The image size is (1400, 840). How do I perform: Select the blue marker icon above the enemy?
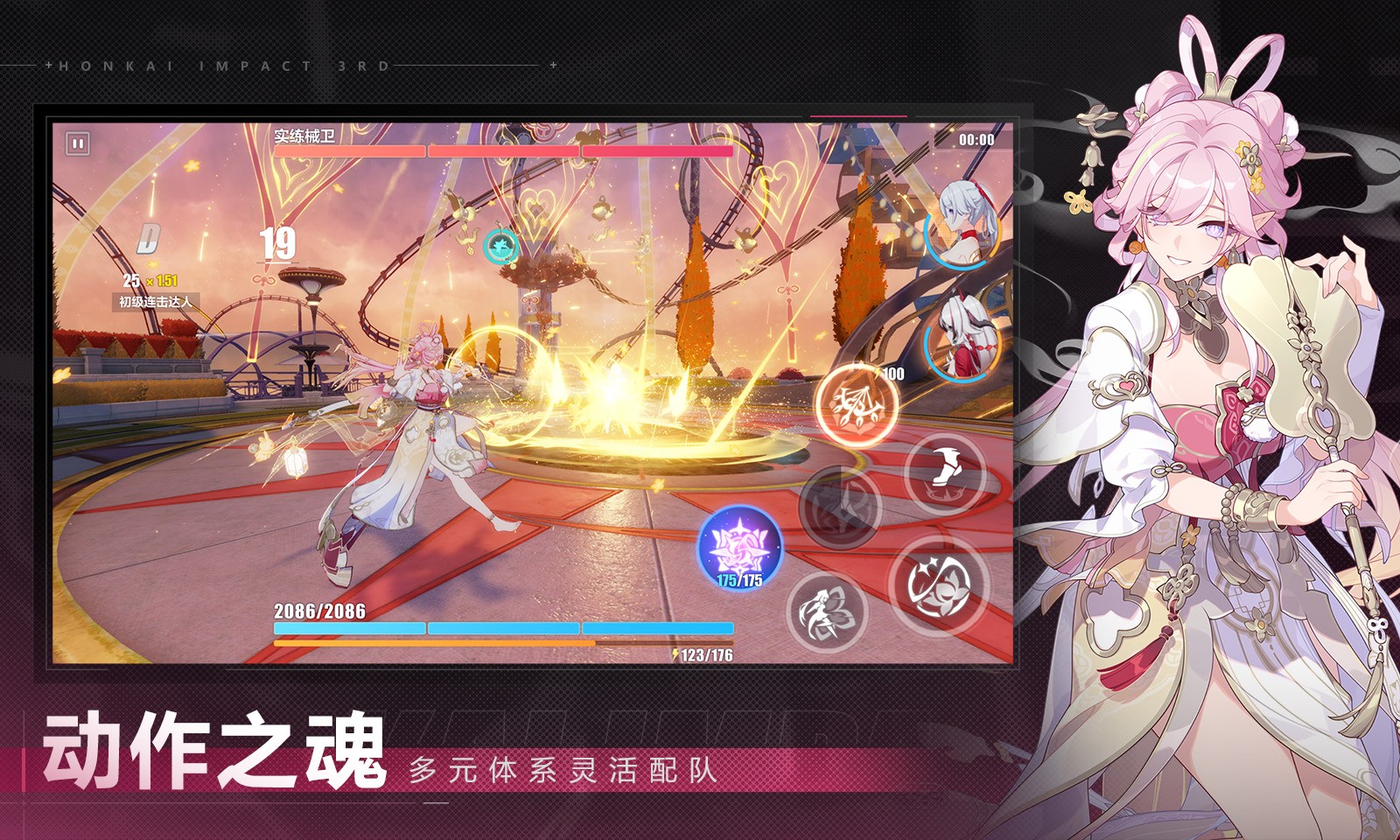[499, 247]
